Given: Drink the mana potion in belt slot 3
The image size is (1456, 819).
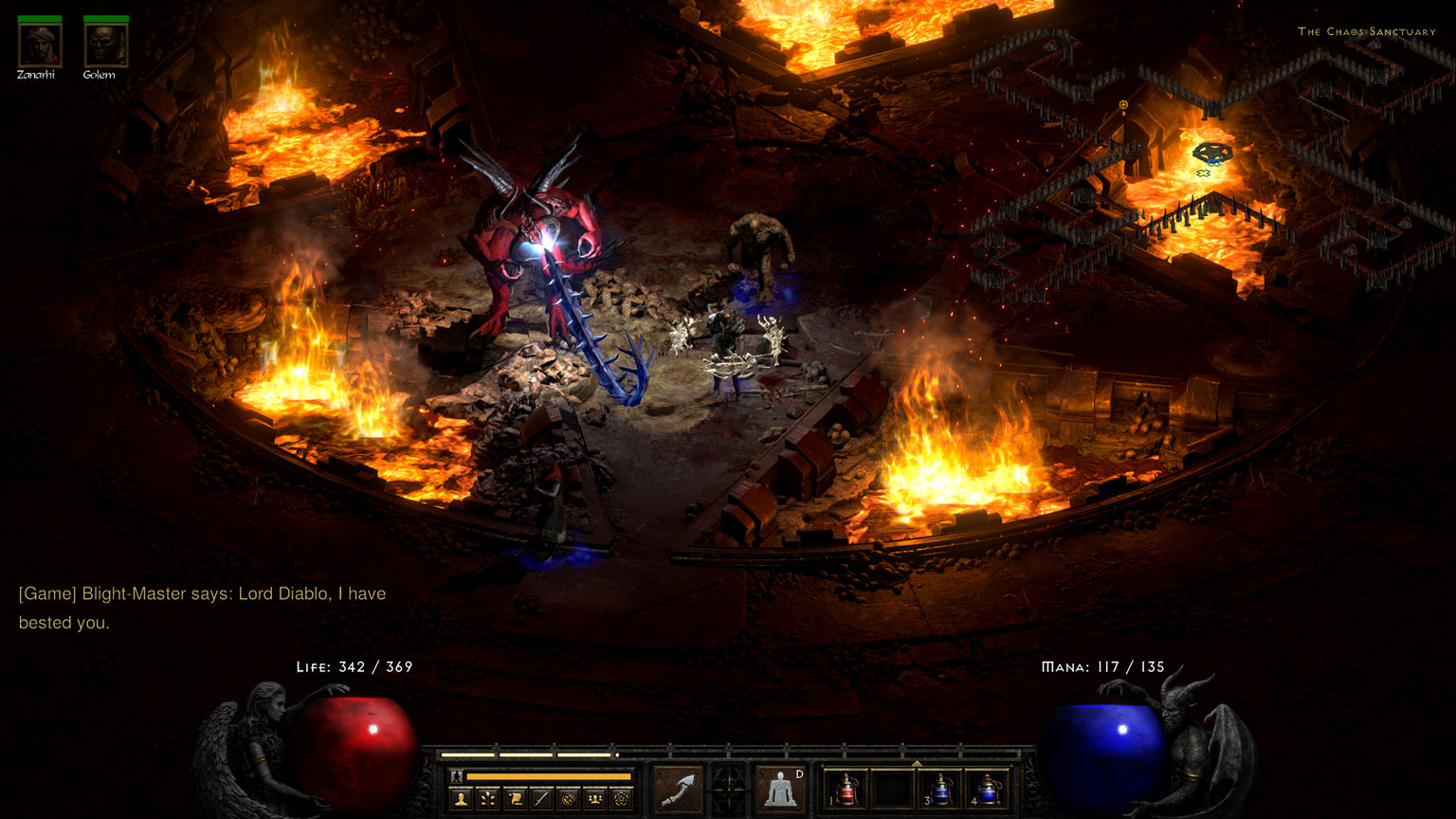Looking at the screenshot, I should tap(942, 789).
